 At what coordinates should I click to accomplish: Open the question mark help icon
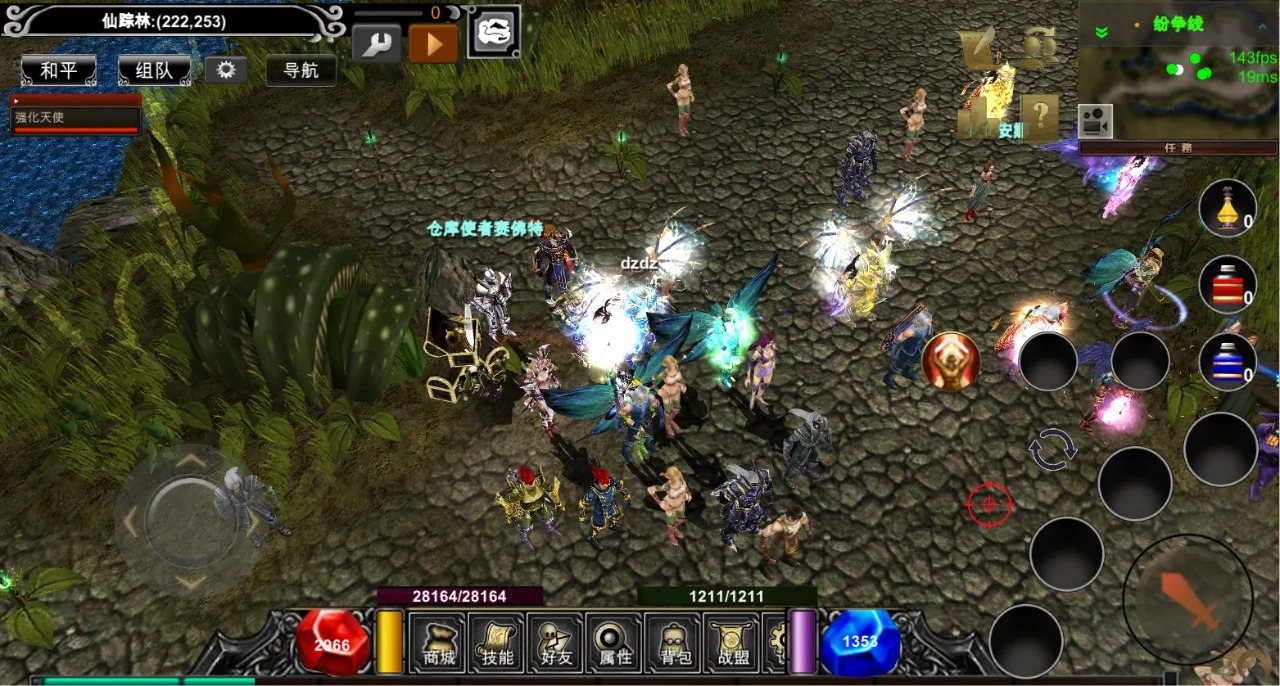[1040, 116]
